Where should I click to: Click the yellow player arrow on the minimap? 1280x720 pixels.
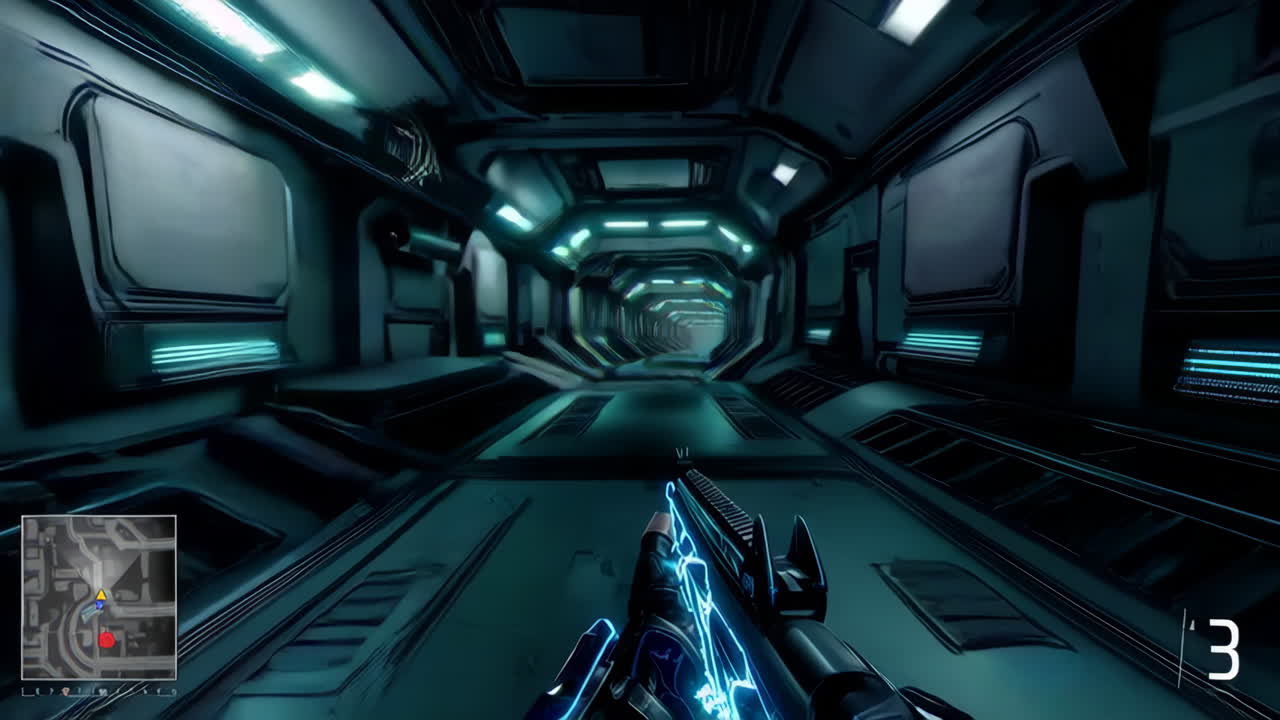[102, 594]
